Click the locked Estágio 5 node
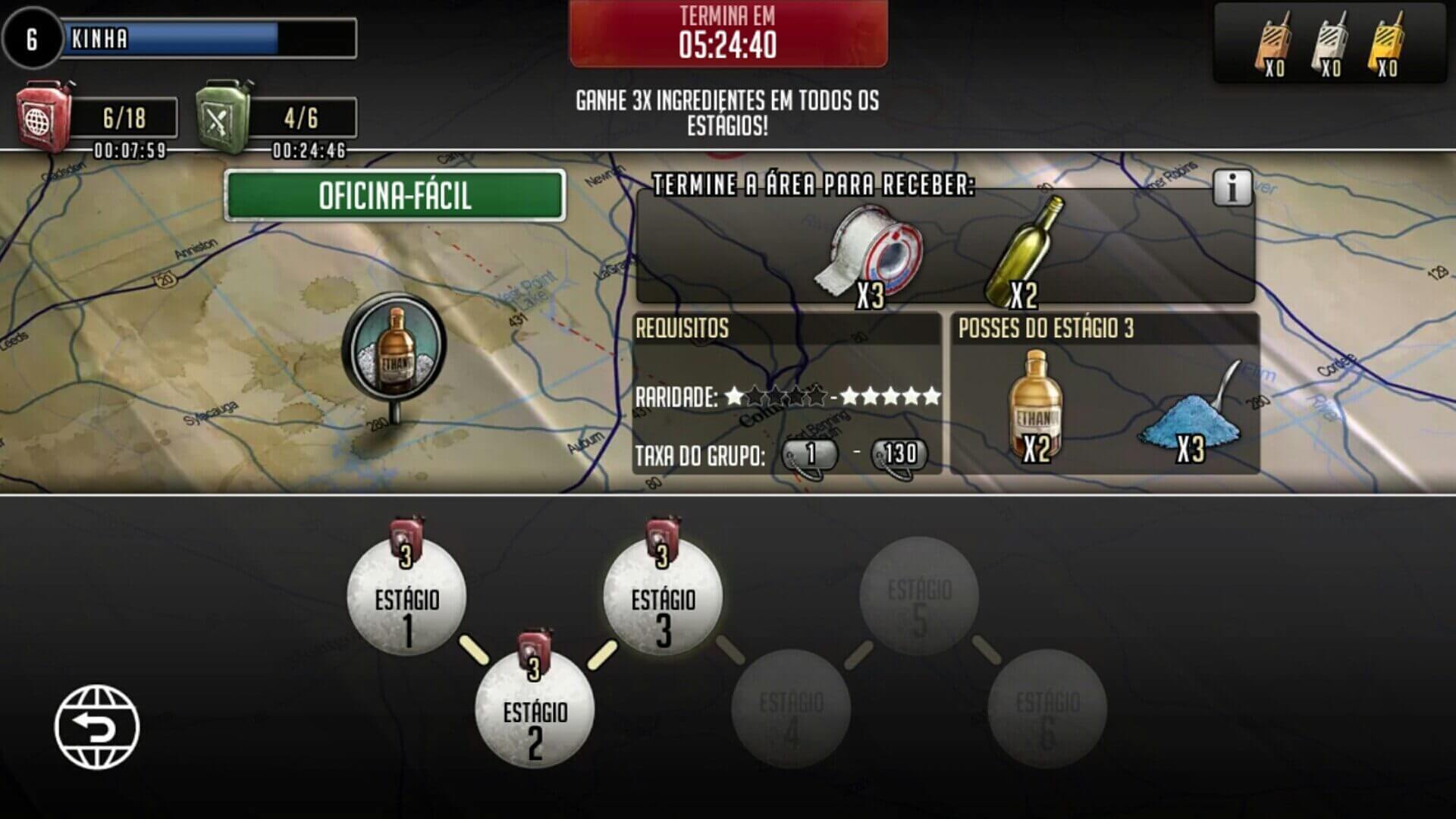This screenshot has height=819, width=1456. [x=919, y=596]
